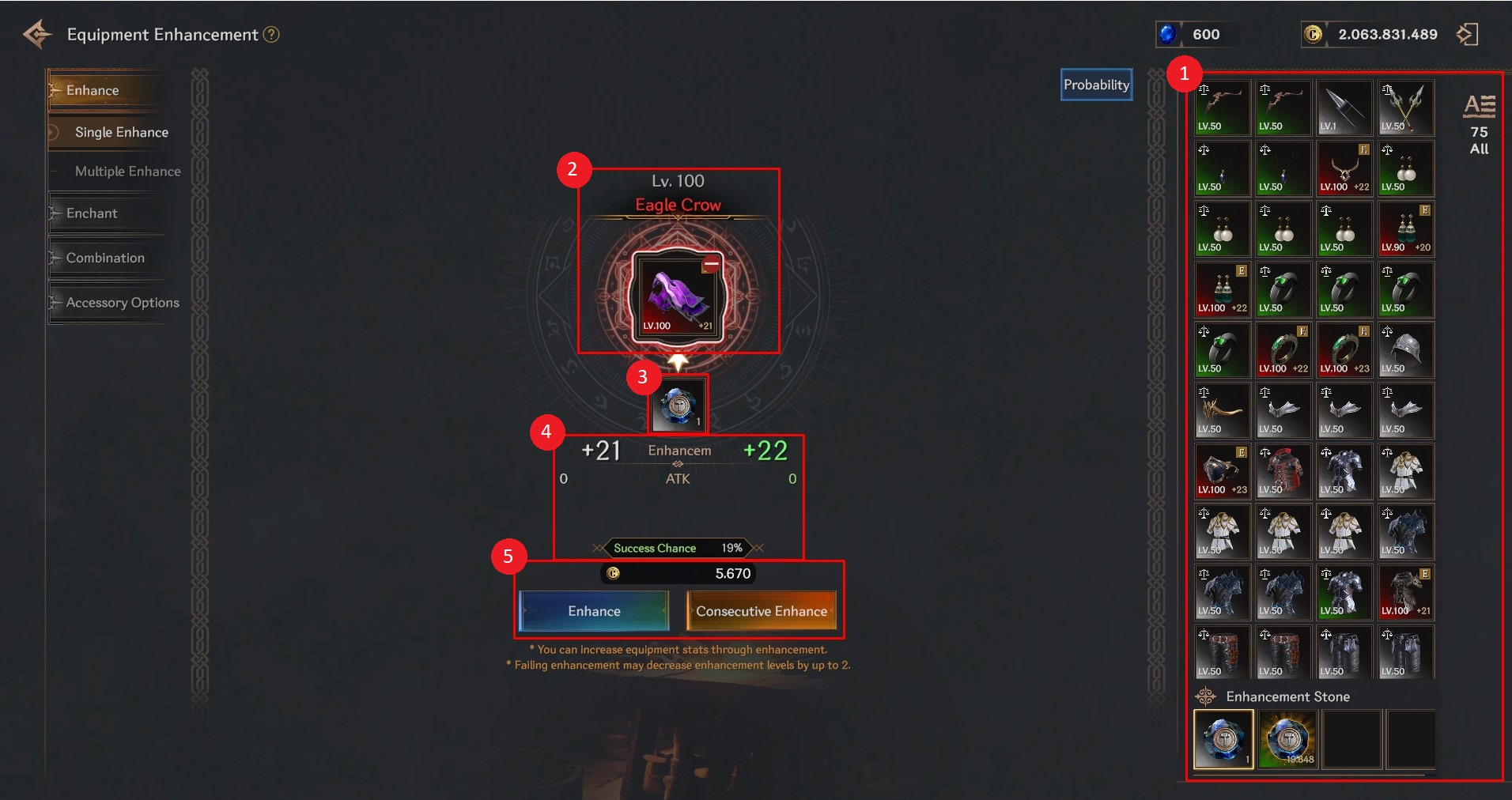Show Equipment Enhancement help tooltip
This screenshot has height=800, width=1512.
271,35
